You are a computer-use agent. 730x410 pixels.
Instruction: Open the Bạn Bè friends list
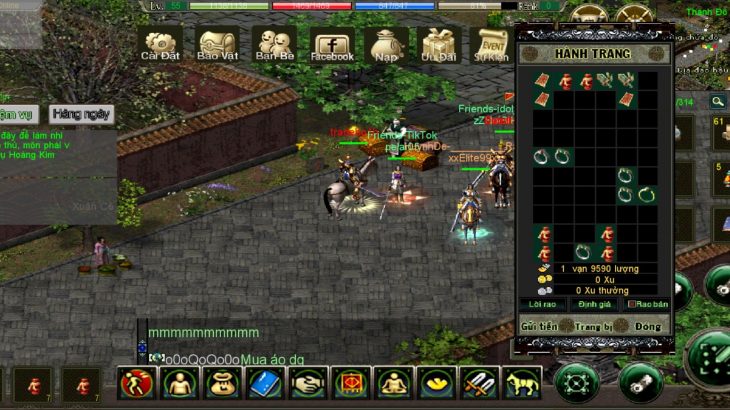273,45
